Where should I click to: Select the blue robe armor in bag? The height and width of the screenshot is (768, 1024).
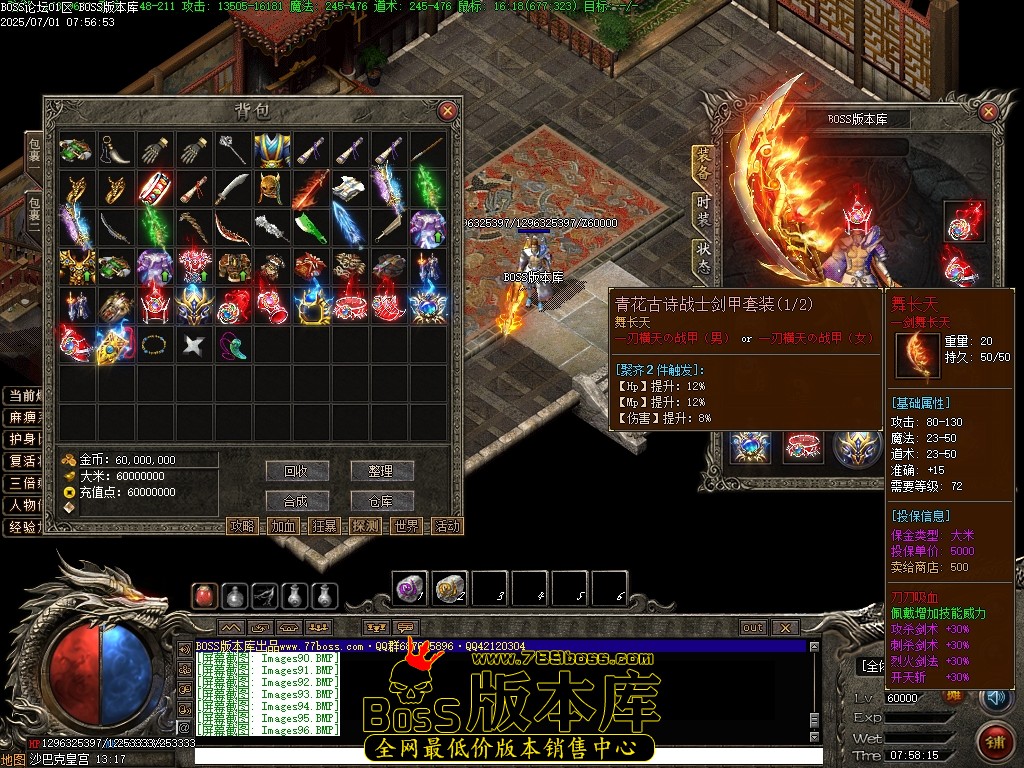(x=271, y=150)
